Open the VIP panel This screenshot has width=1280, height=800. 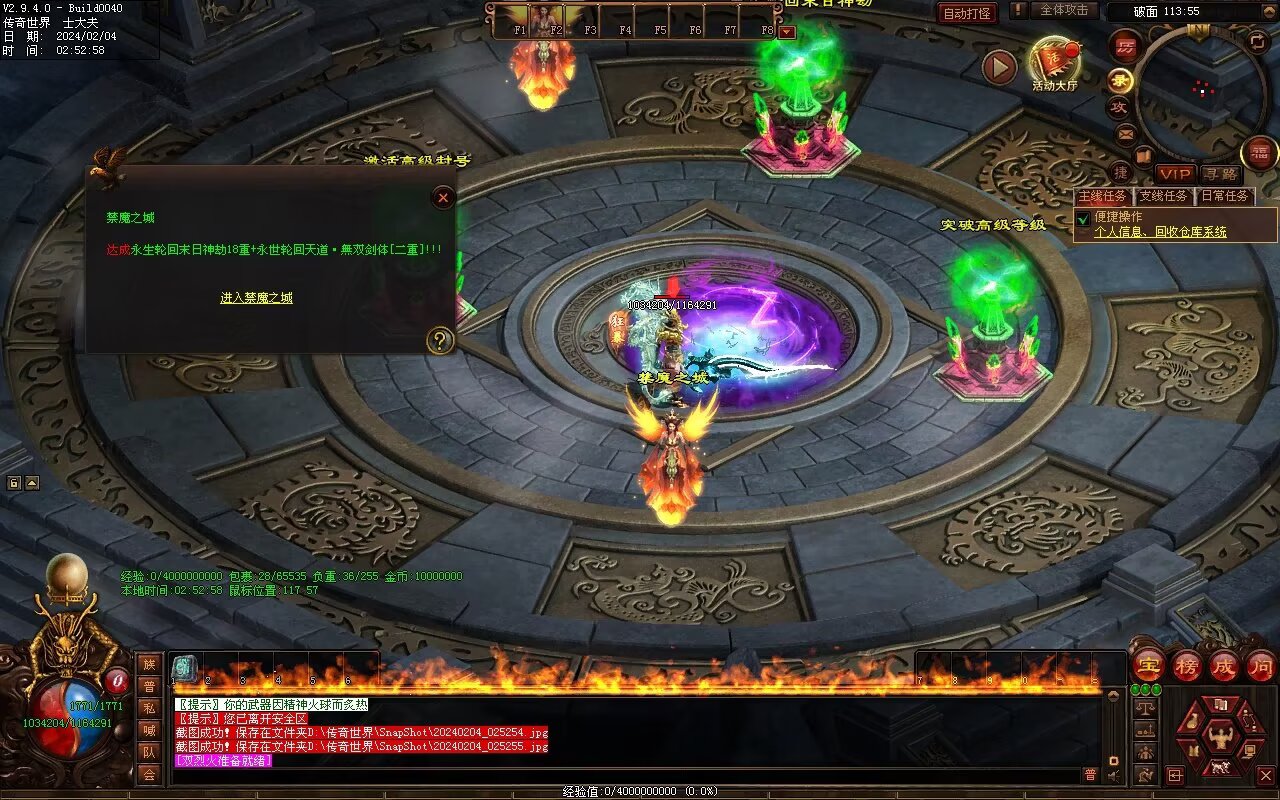[1176, 174]
